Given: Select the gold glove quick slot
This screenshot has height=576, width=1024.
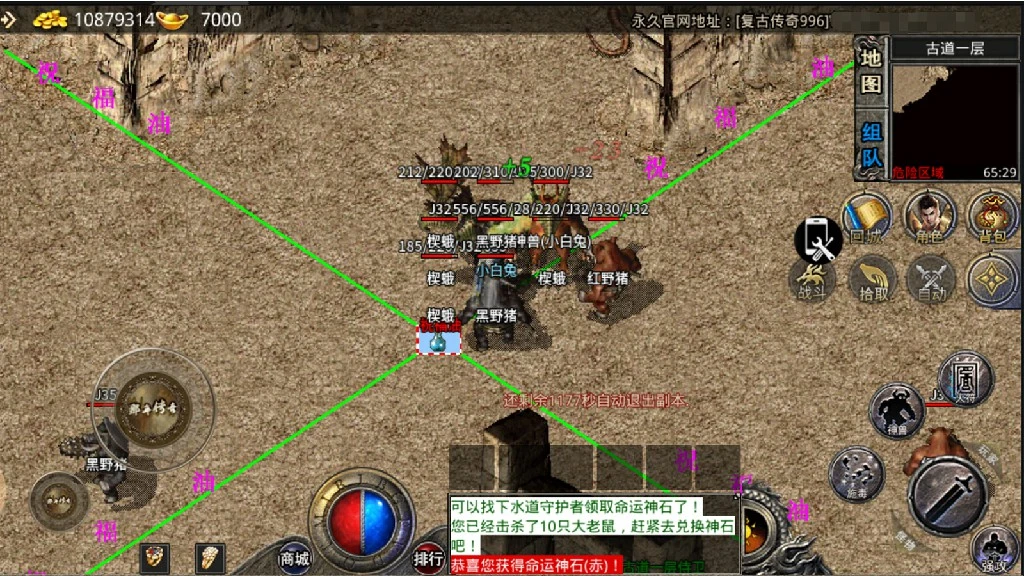Looking at the screenshot, I should 208,557.
